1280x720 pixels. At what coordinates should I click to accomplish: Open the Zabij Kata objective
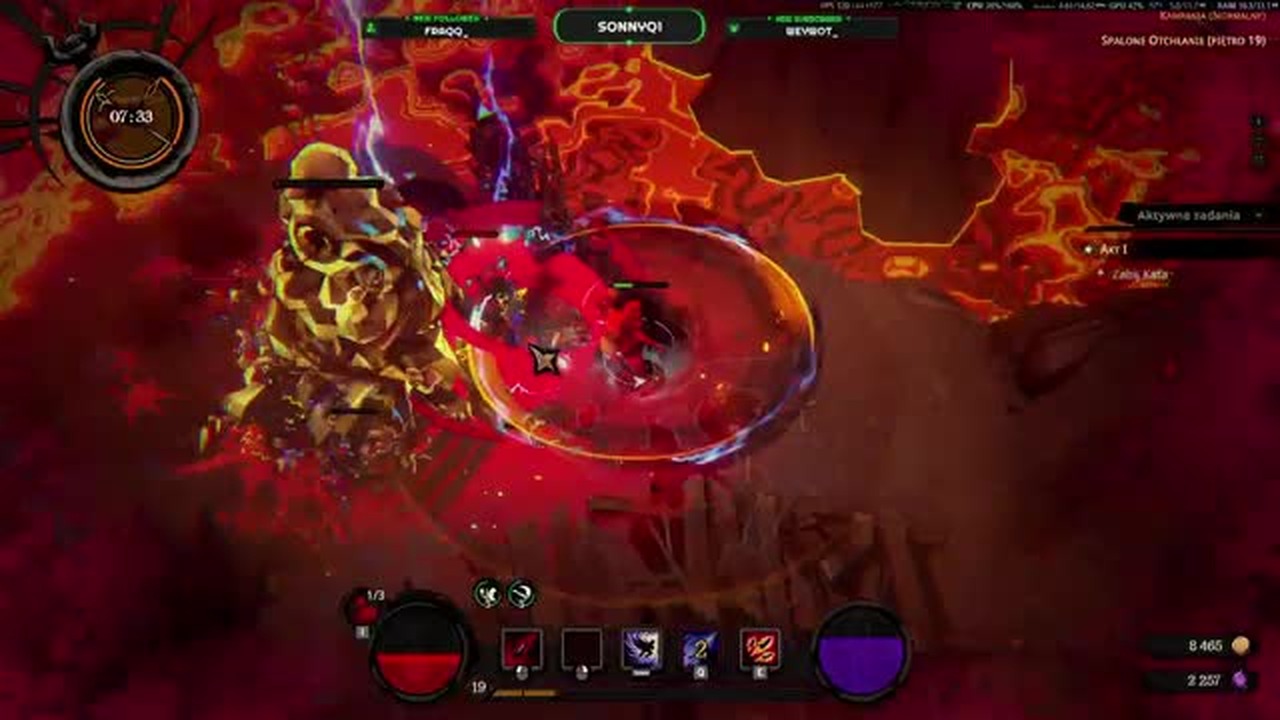tap(1140, 273)
